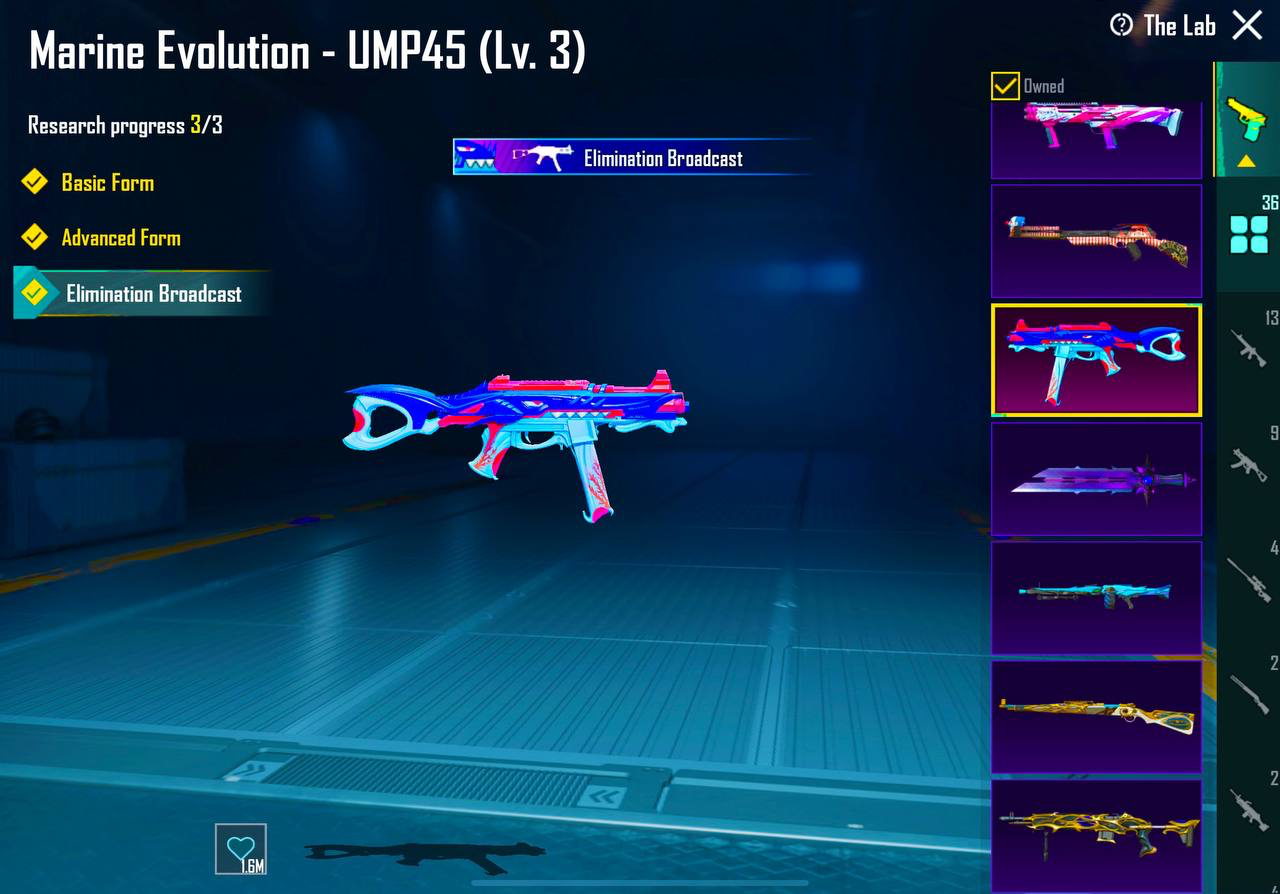Switch to the yellow pistol category tab
Viewport: 1280px width, 894px height.
click(1247, 120)
